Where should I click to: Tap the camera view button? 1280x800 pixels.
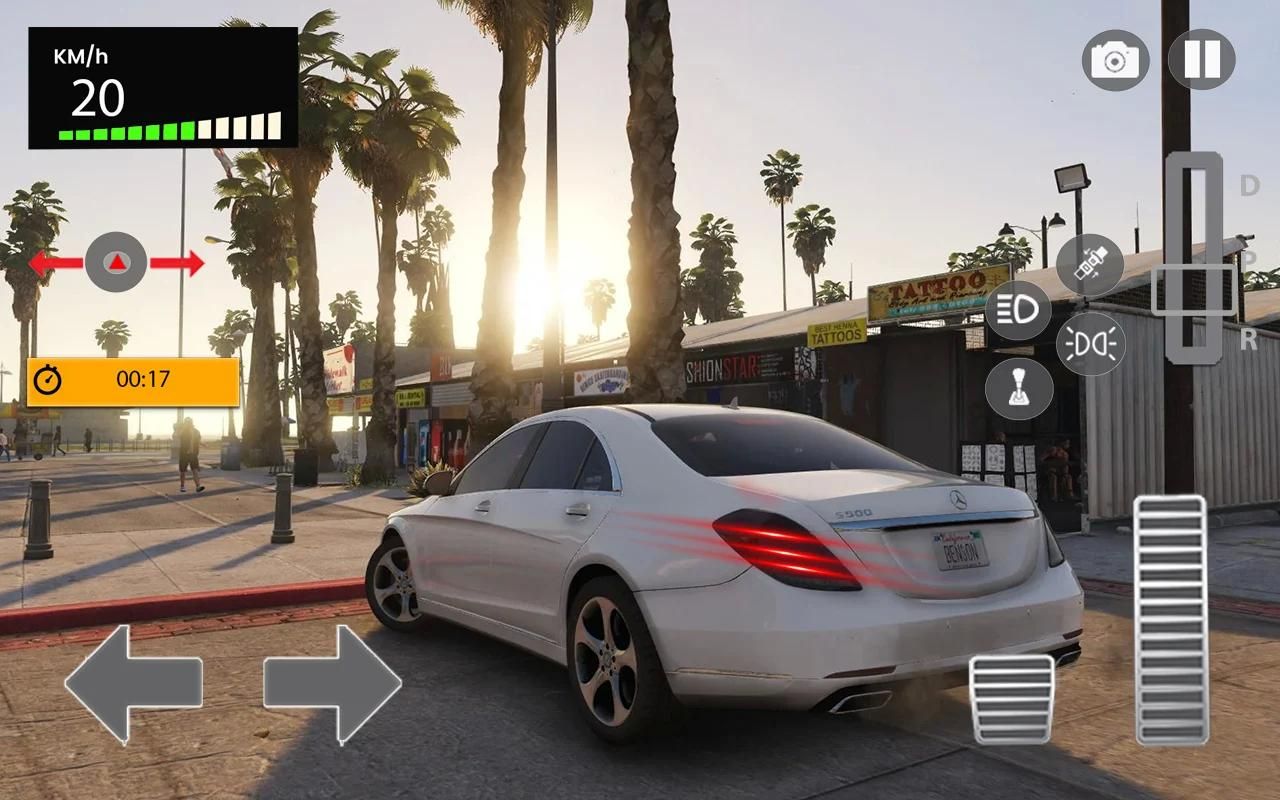click(1115, 60)
